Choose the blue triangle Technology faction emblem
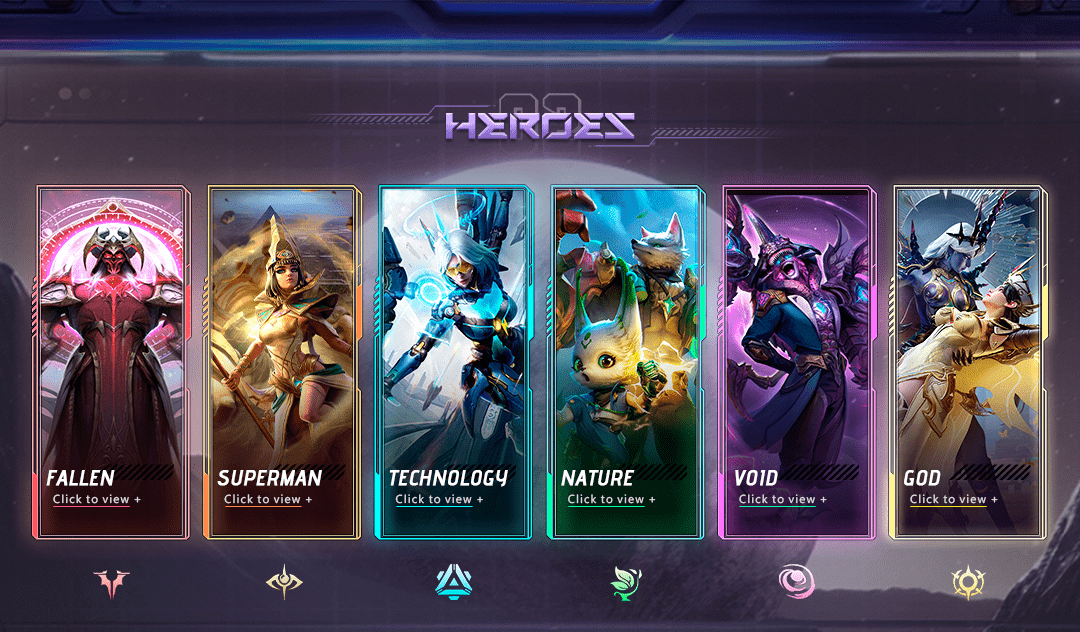The width and height of the screenshot is (1080, 632). pos(455,582)
